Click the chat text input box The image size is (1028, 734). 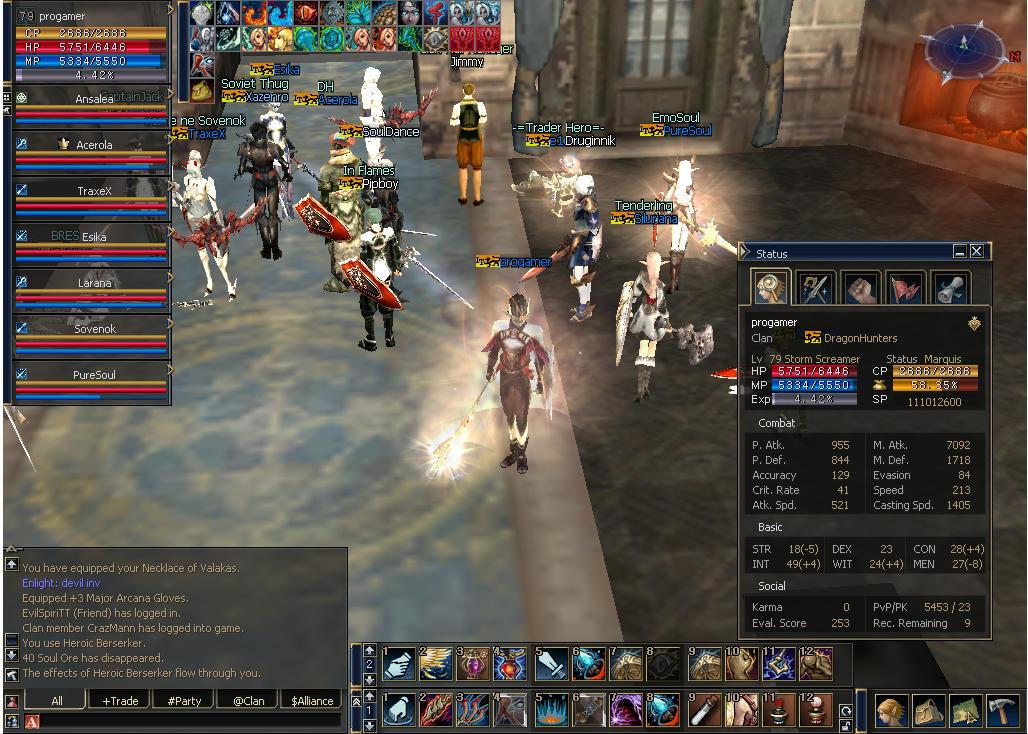tap(190, 720)
